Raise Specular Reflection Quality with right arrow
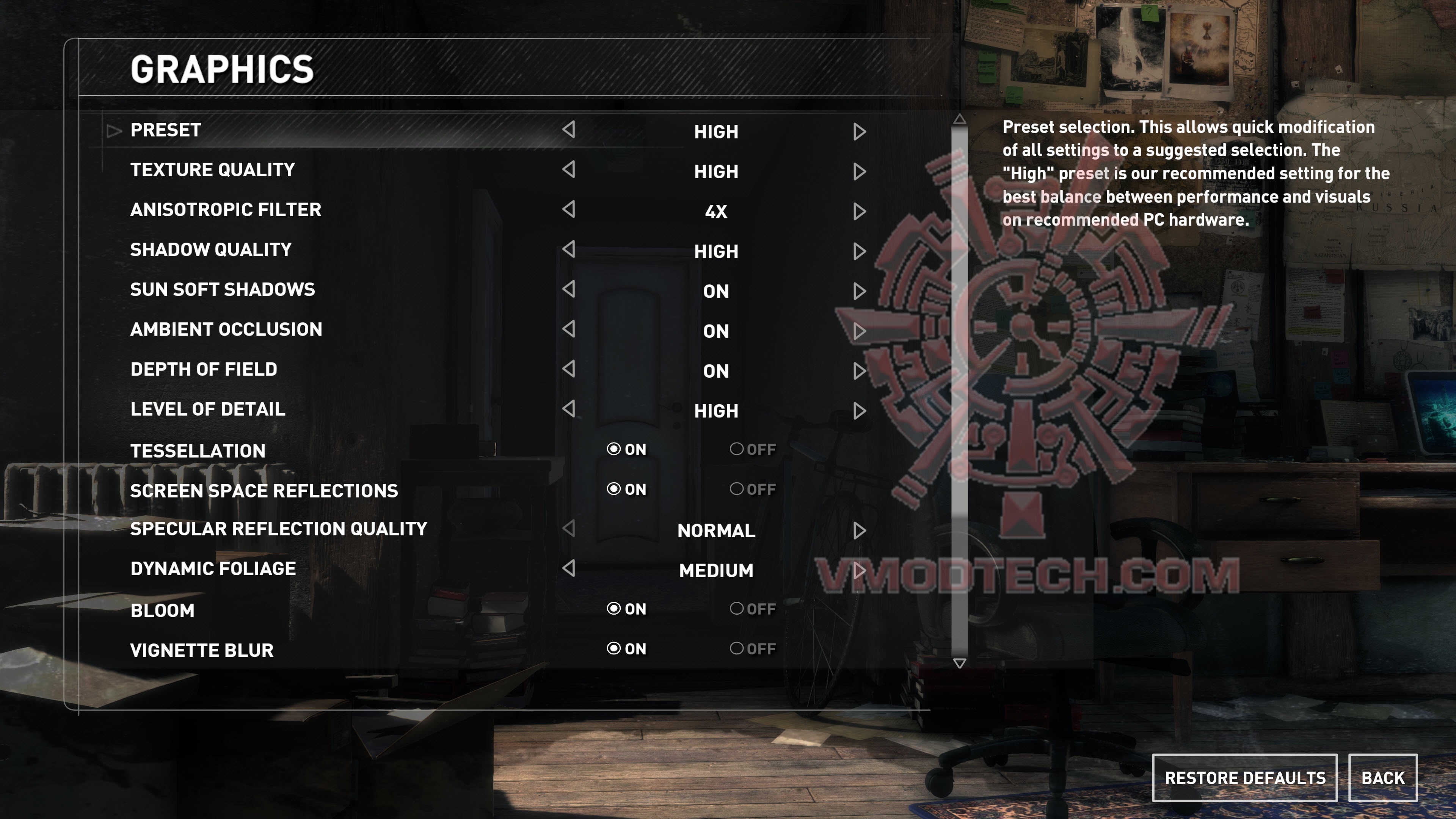This screenshot has height=819, width=1456. click(859, 531)
